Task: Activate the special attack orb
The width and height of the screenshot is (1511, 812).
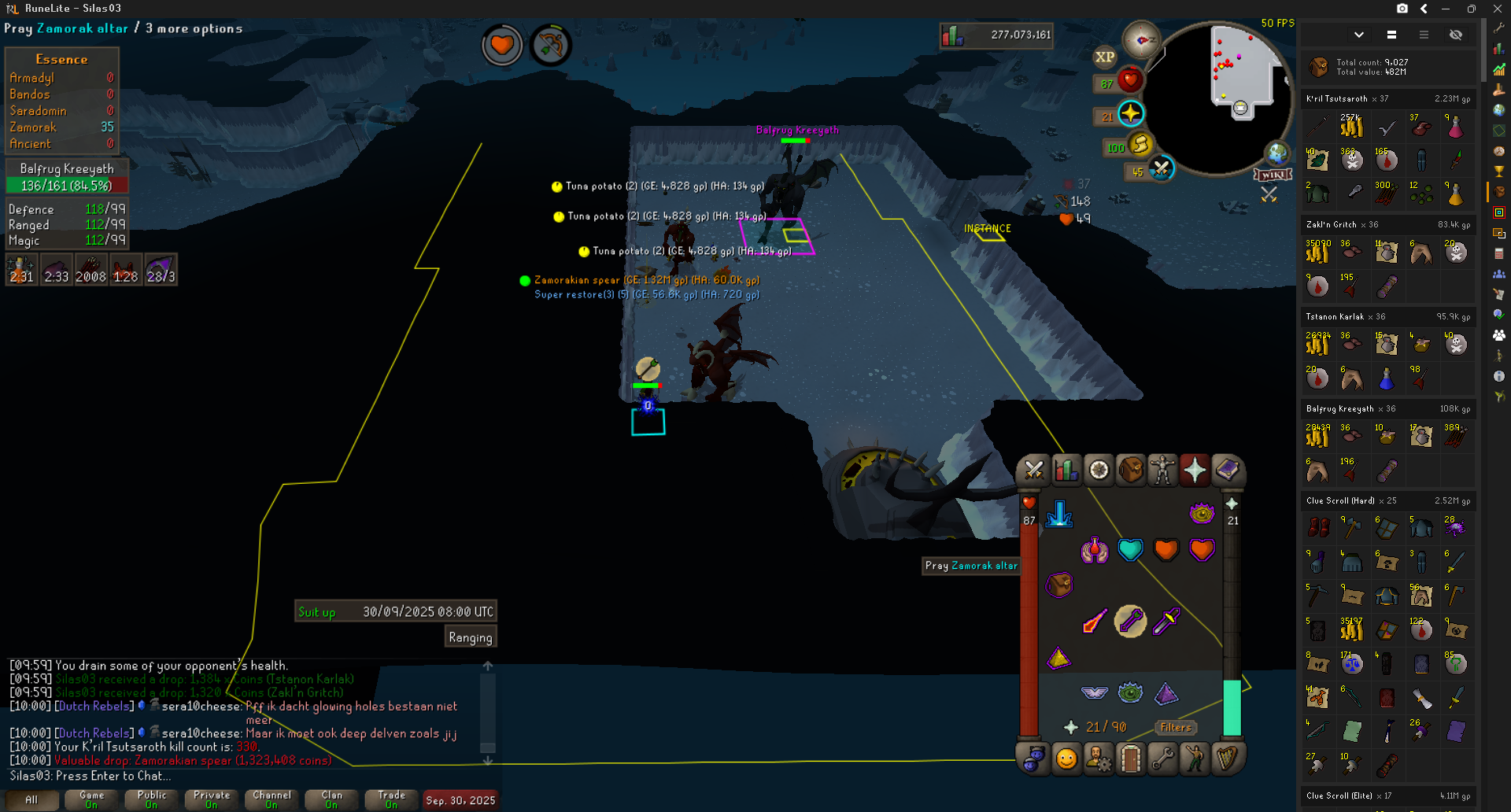Action: tap(1161, 168)
